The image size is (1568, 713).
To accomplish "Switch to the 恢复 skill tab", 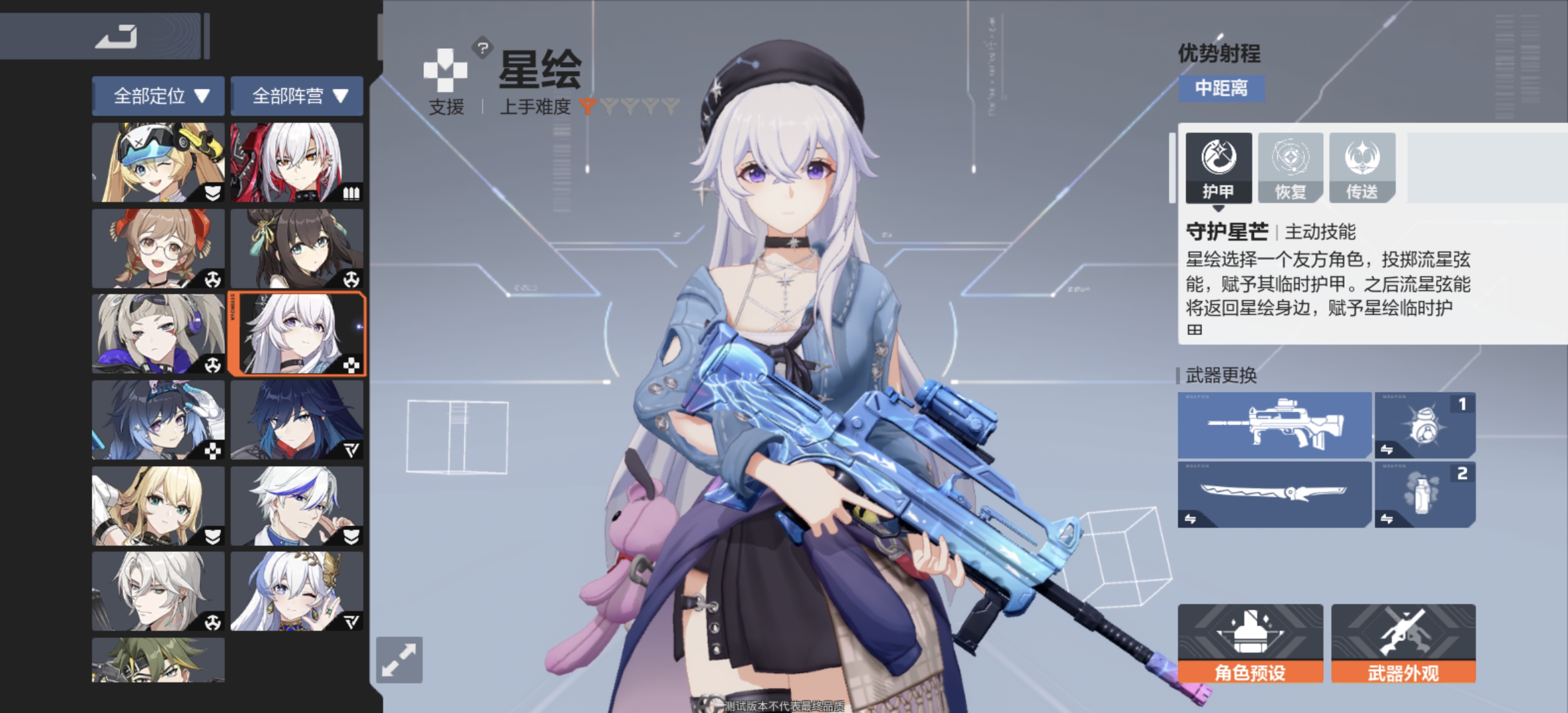I will (1290, 168).
